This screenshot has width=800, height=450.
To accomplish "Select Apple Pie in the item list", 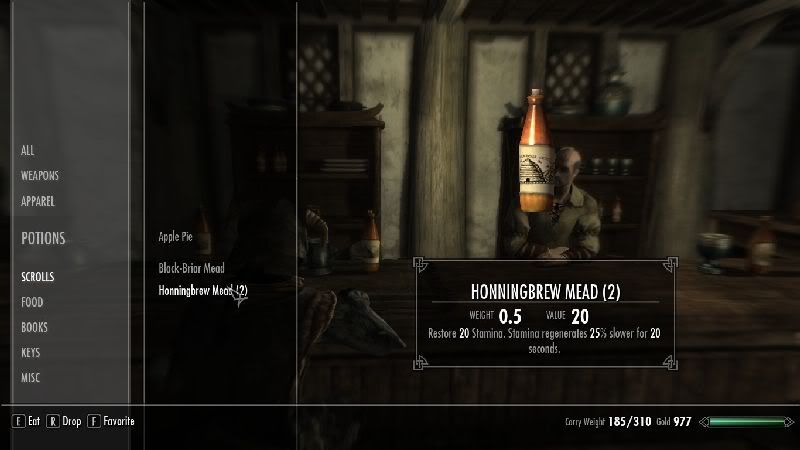I will point(174,238).
